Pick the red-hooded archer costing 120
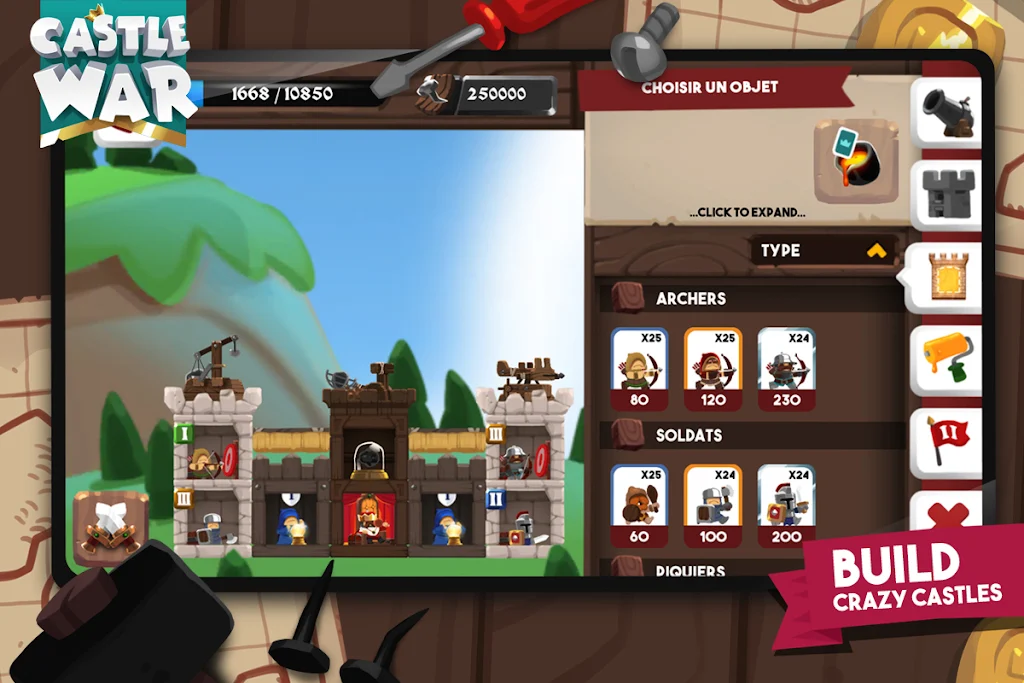The height and width of the screenshot is (683, 1024). click(x=713, y=368)
